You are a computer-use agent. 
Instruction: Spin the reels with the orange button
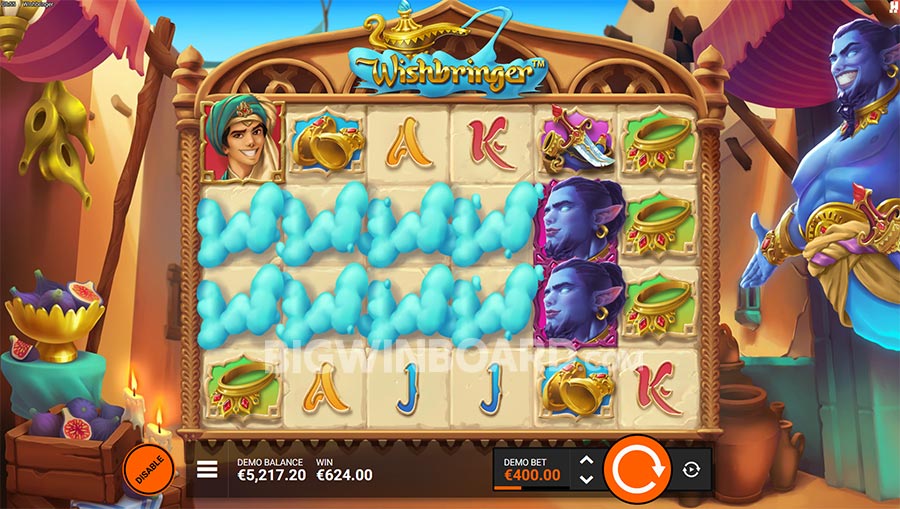tap(637, 468)
